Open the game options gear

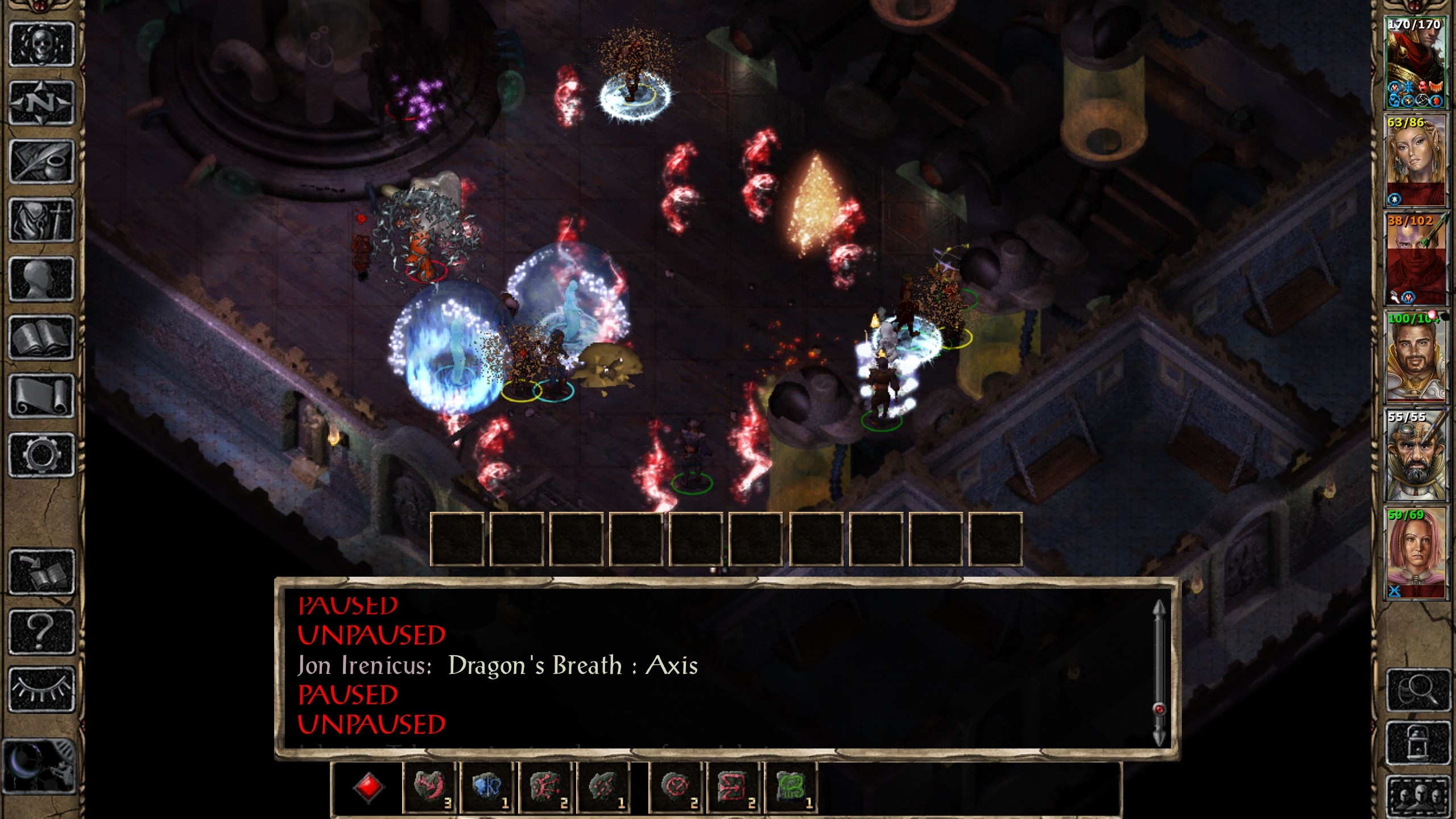click(42, 454)
